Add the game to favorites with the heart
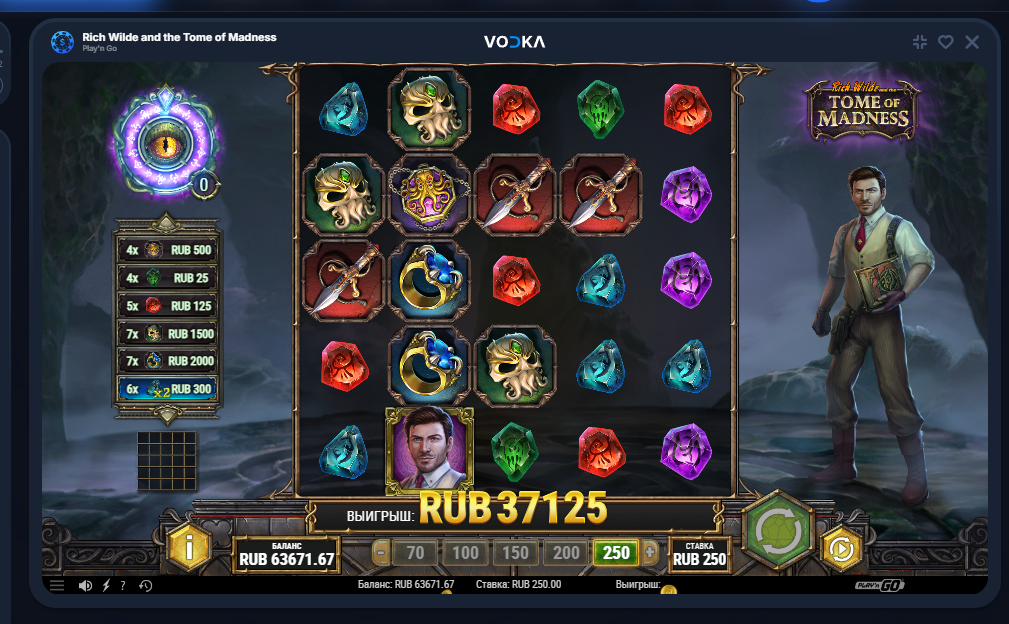The image size is (1009, 624). 945,42
